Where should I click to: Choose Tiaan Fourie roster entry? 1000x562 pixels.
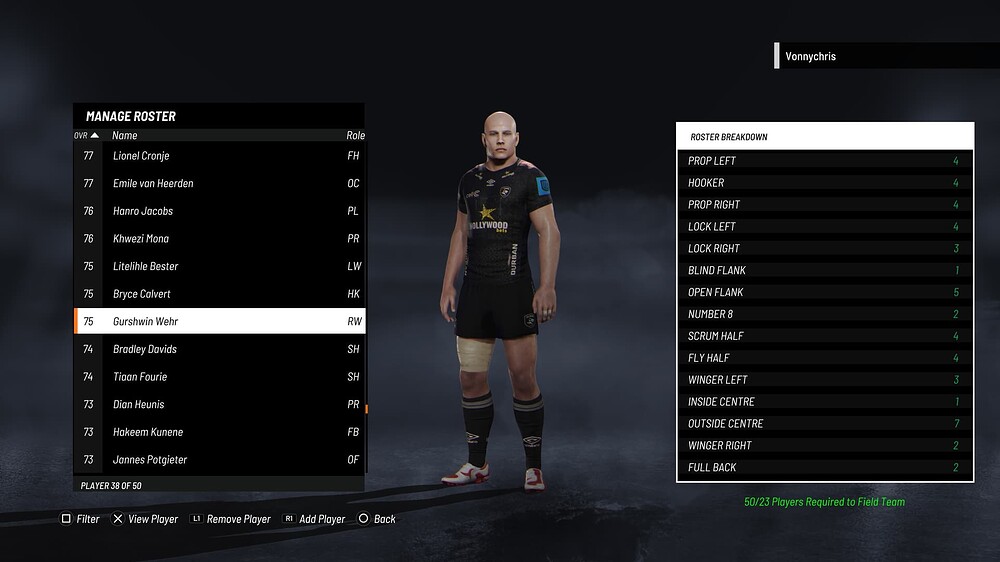pyautogui.click(x=218, y=377)
